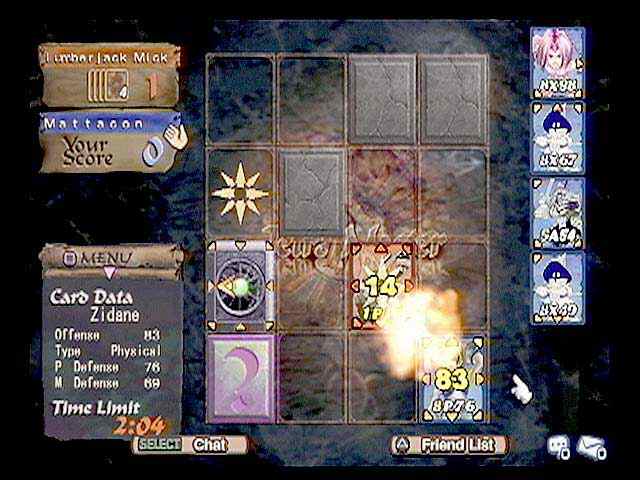
Task: Select the Mattacon score panel
Action: click(x=111, y=141)
